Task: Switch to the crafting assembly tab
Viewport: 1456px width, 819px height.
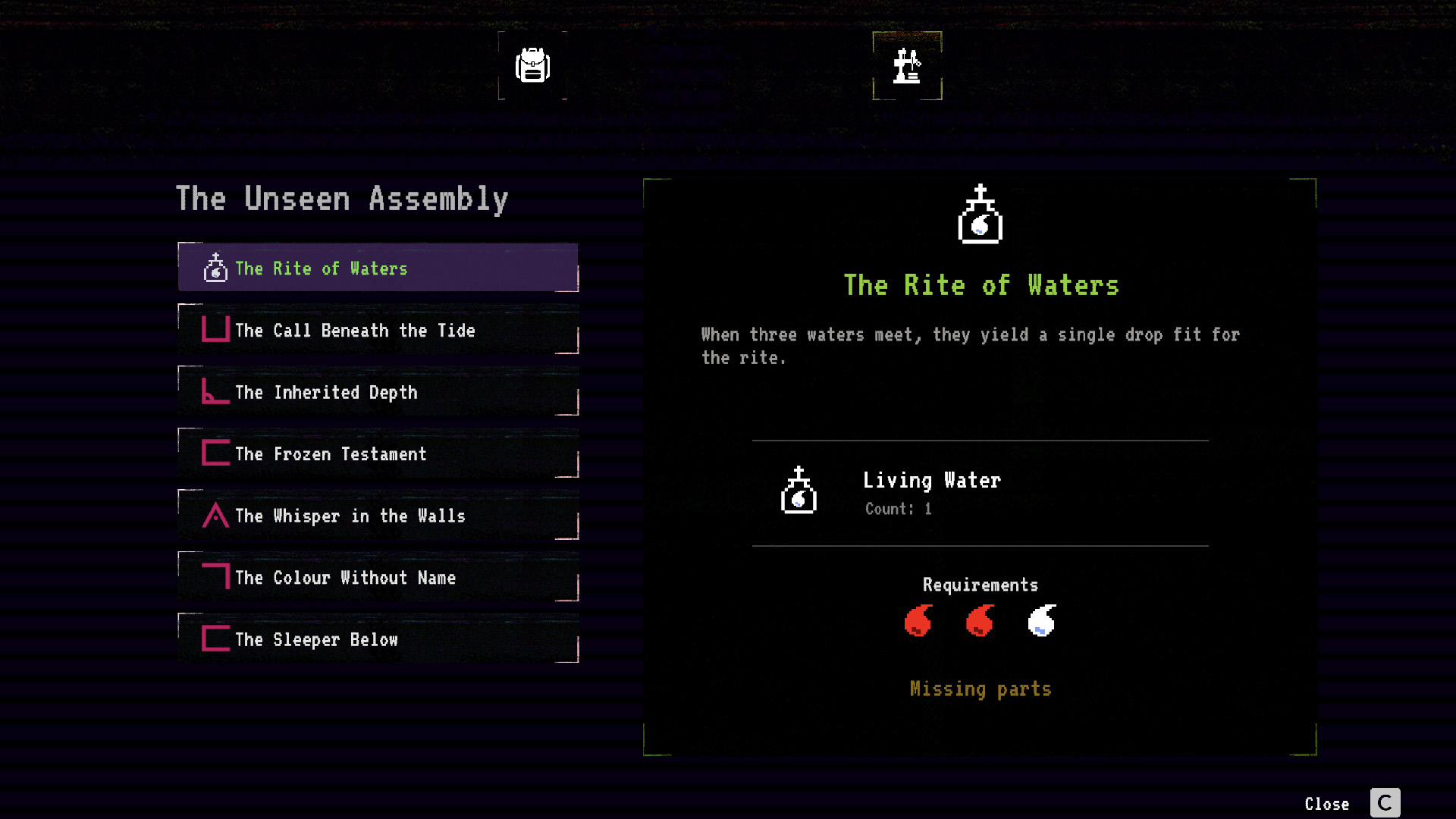Action: [907, 65]
